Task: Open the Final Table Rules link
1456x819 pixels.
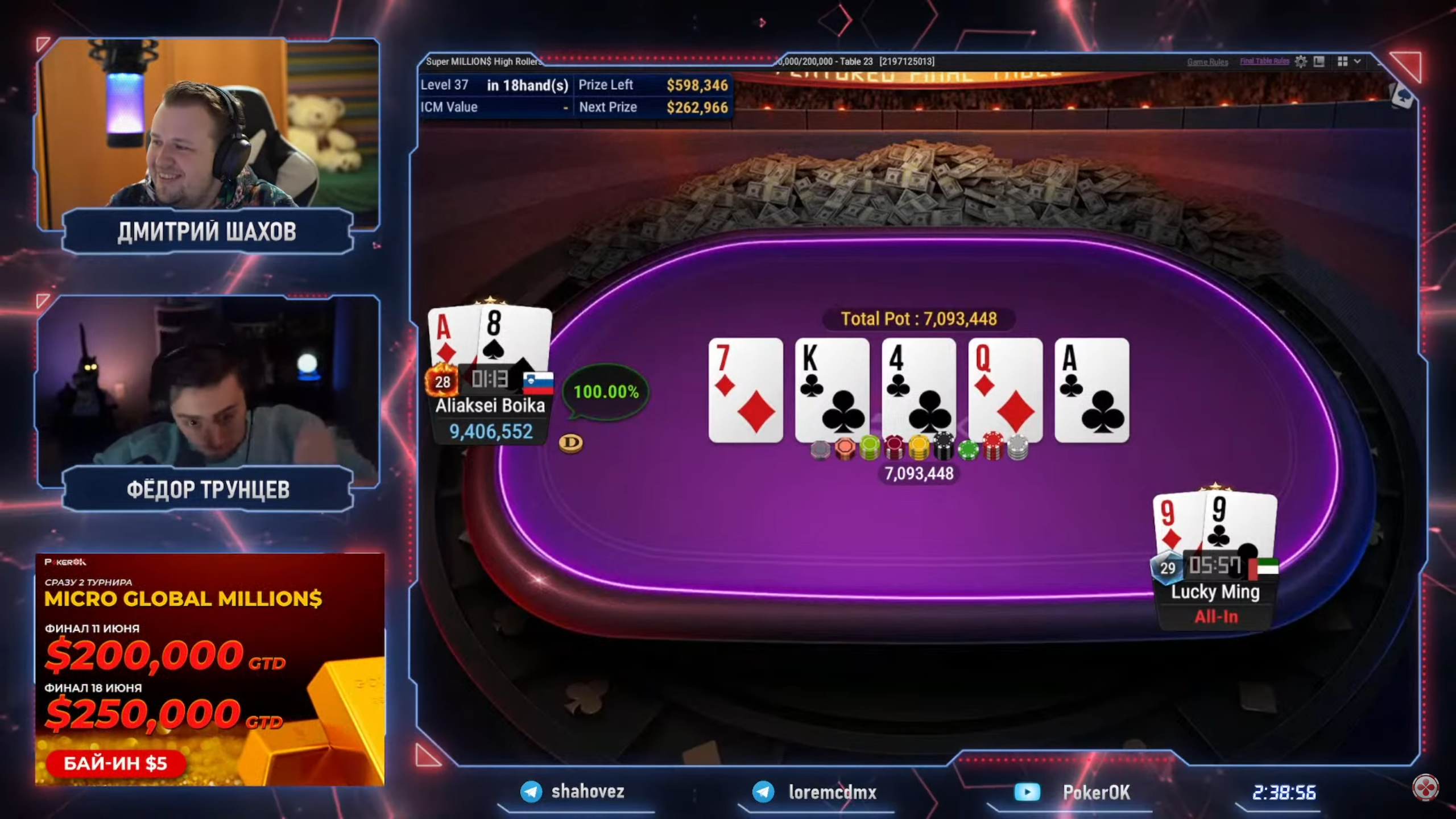Action: [x=1264, y=61]
